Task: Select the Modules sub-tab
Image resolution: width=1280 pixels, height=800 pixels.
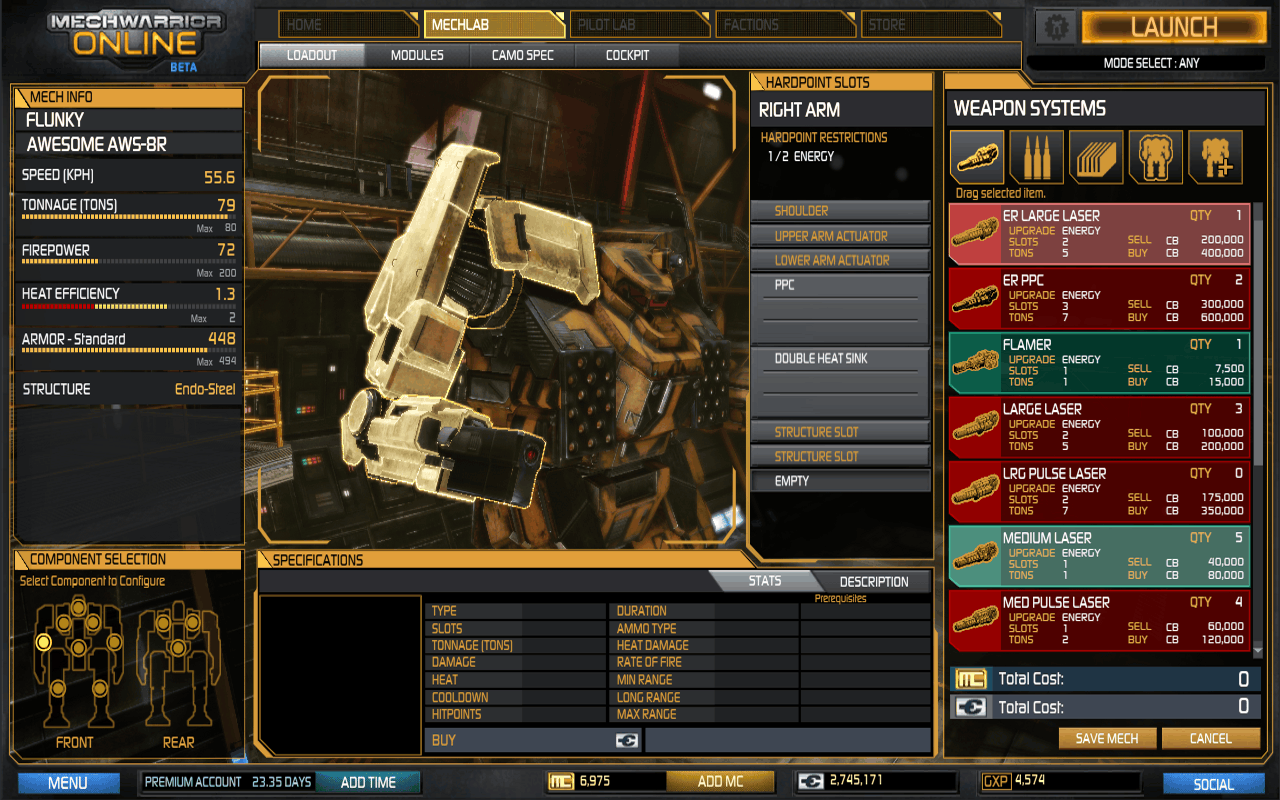Action: 417,55
